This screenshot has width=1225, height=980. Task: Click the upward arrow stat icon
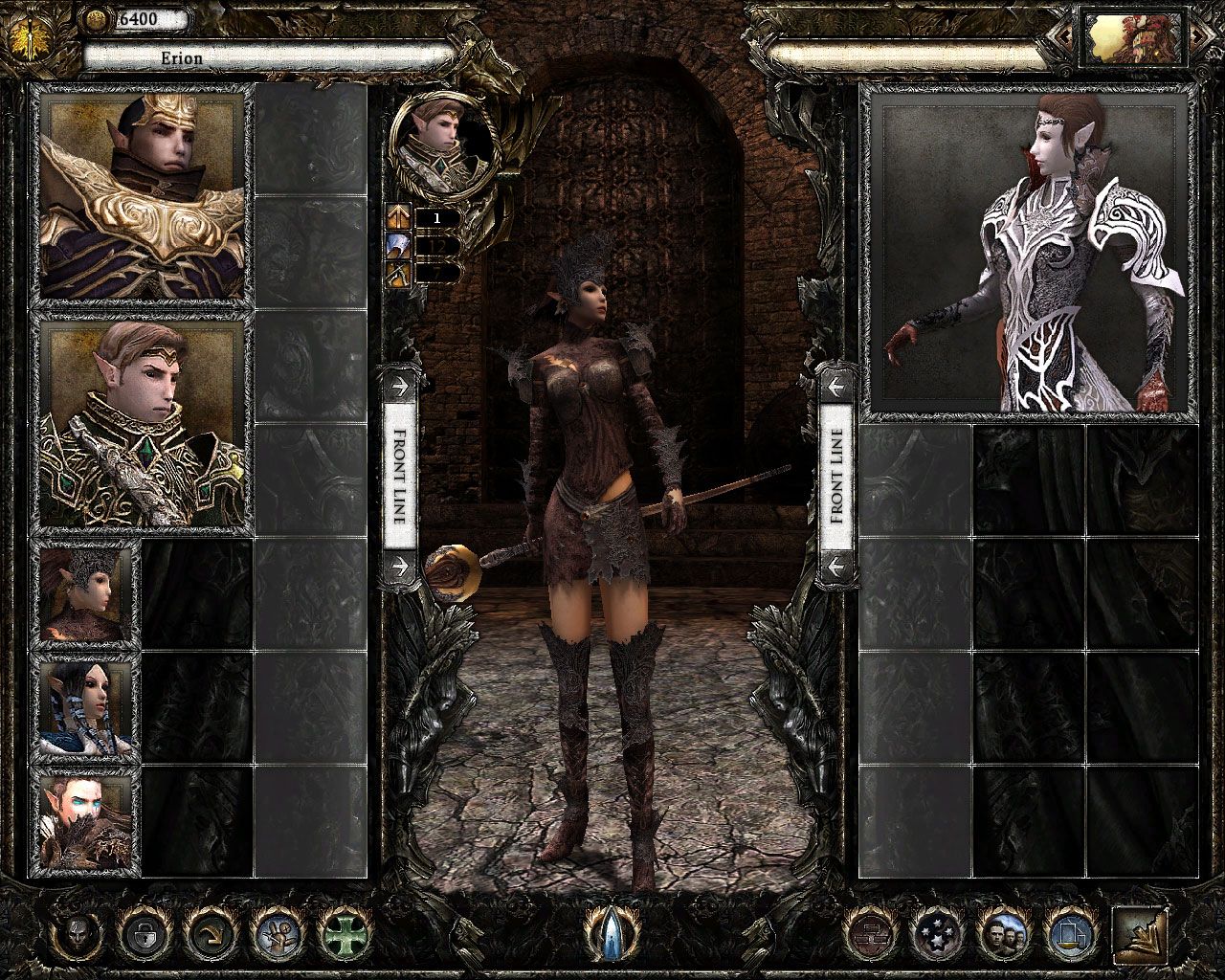click(x=398, y=217)
